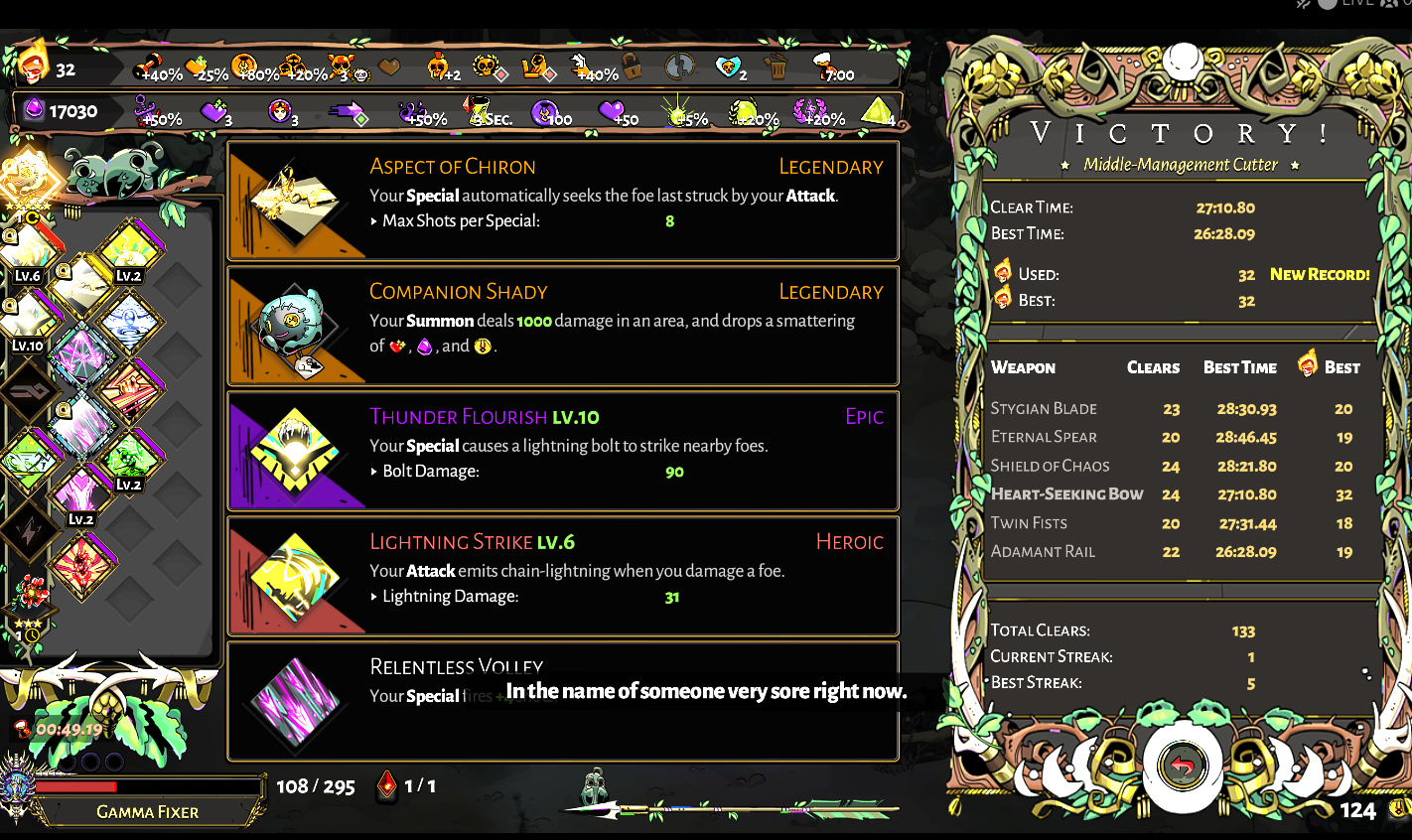Select the Eternal Spear weapon row
This screenshot has width=1412, height=840.
(1172, 437)
